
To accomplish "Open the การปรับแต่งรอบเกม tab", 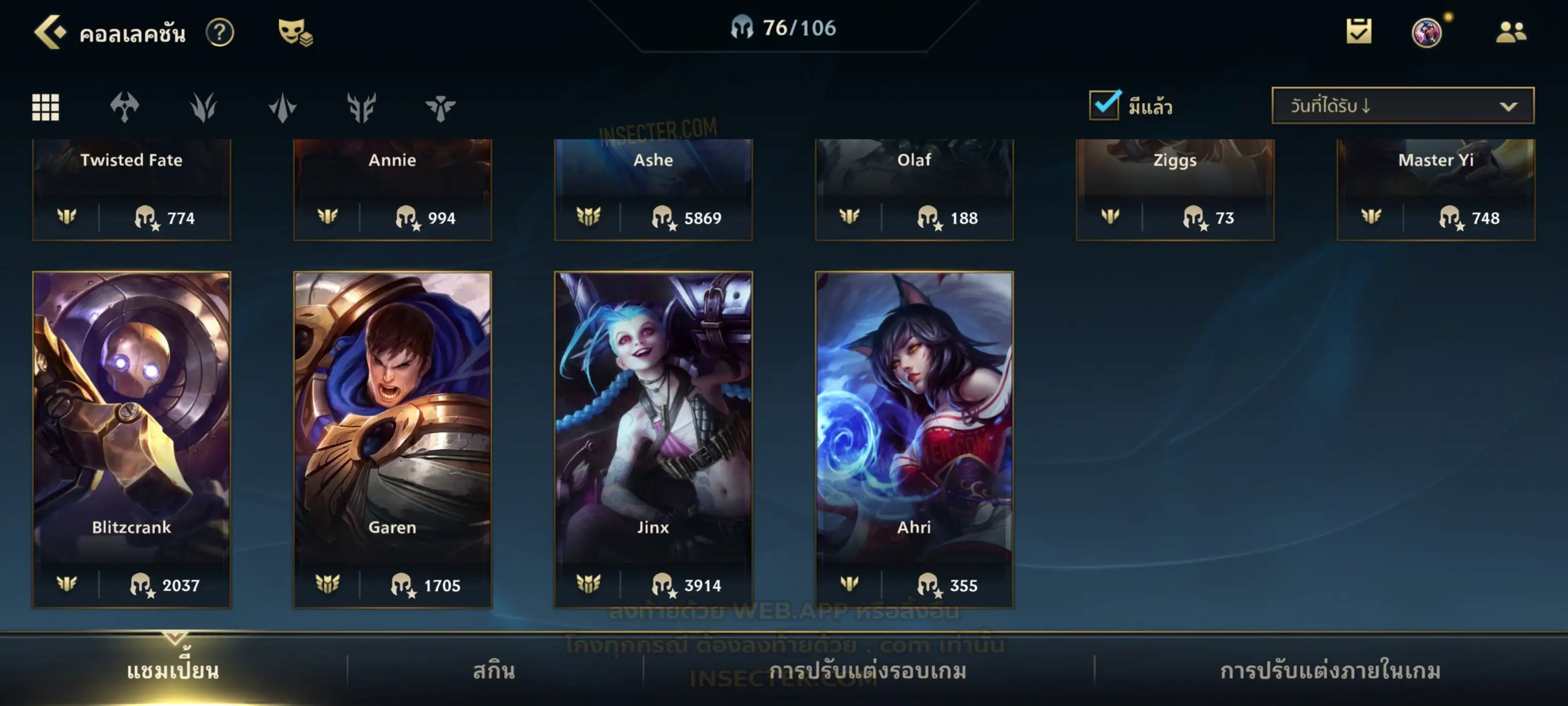I will pos(868,670).
